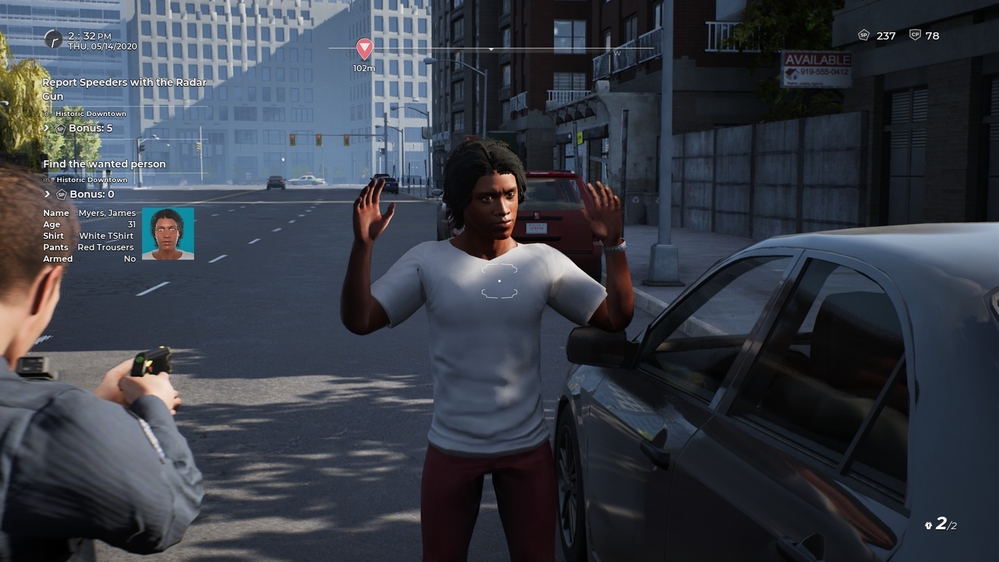Open the wanted person portrait of James Myers

[x=167, y=234]
